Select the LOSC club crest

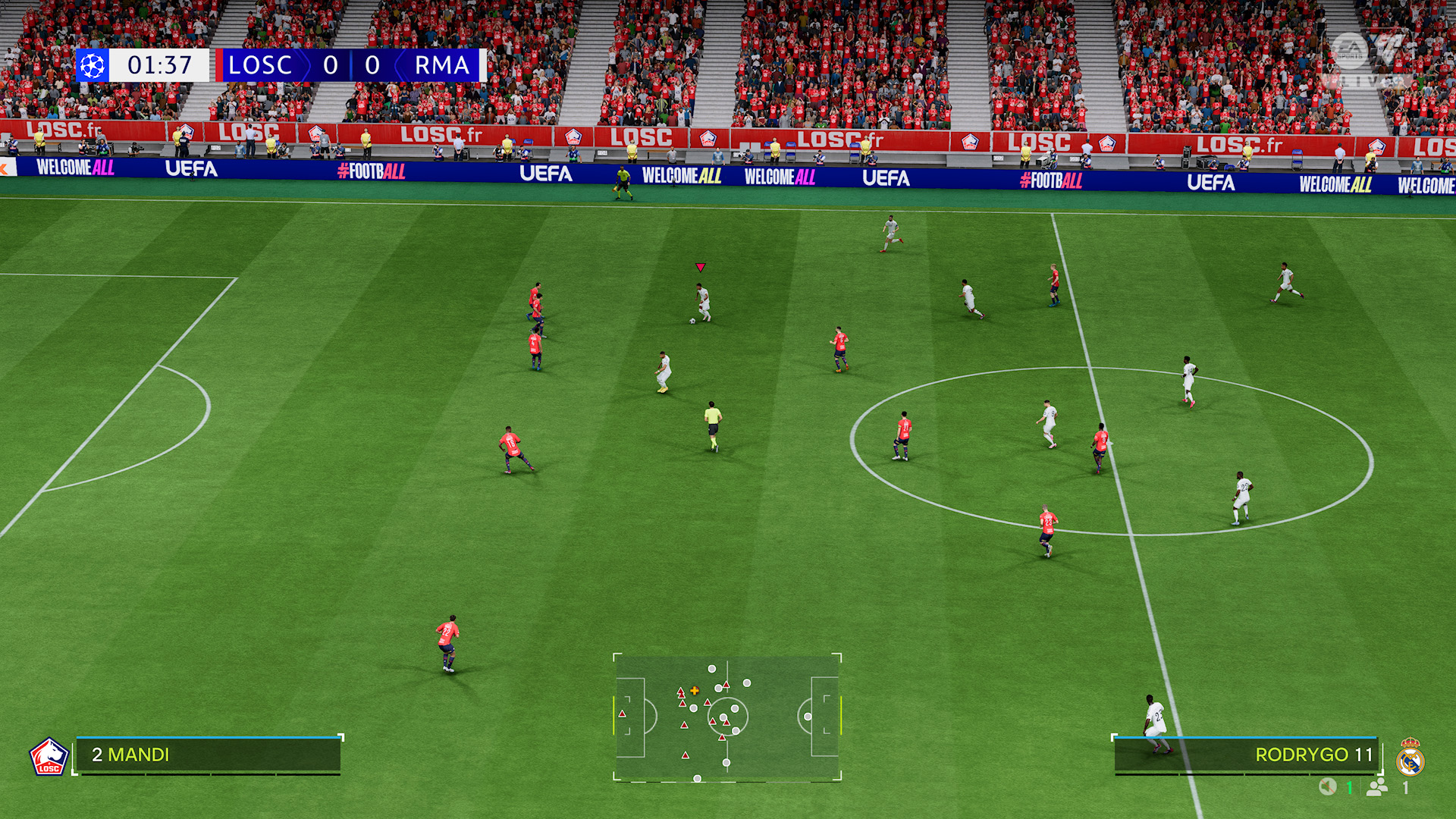coord(49,757)
